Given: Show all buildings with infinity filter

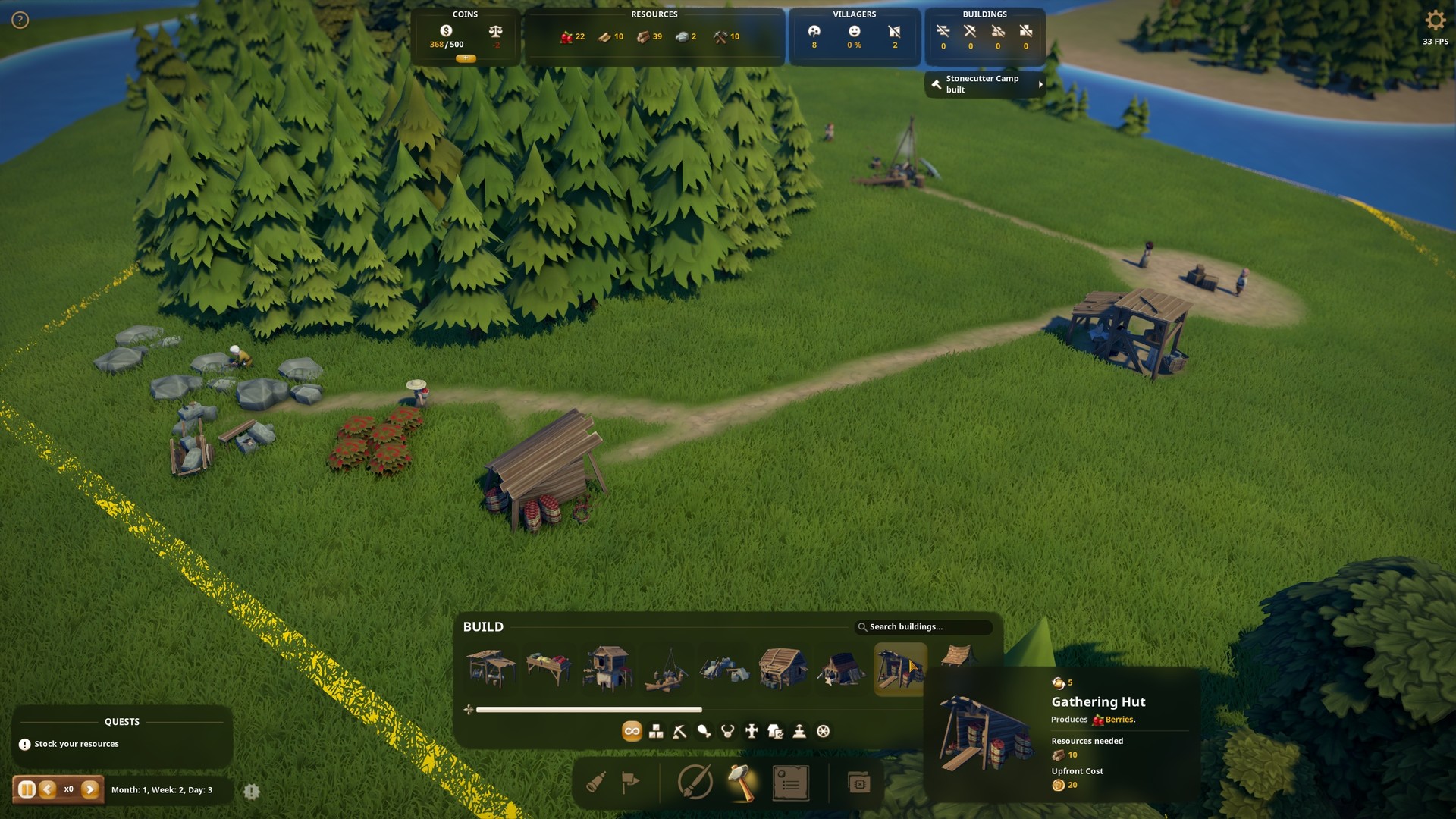Looking at the screenshot, I should [632, 732].
